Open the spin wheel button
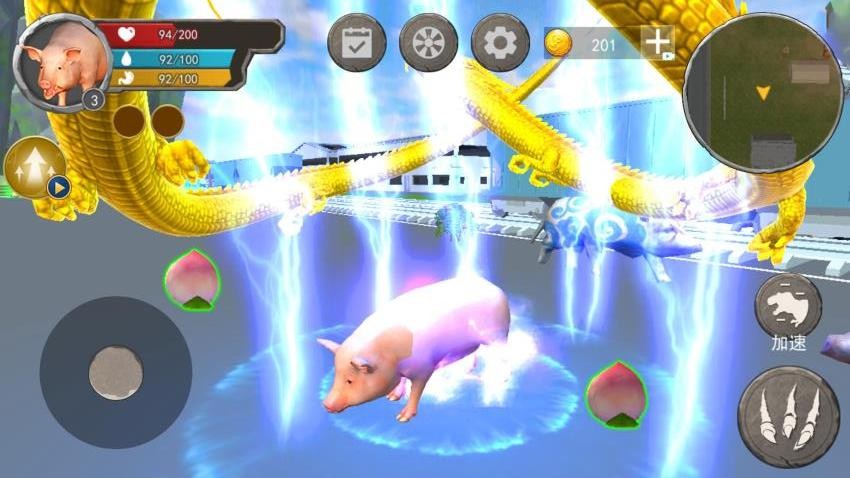The height and width of the screenshot is (478, 850). pyautogui.click(x=428, y=43)
